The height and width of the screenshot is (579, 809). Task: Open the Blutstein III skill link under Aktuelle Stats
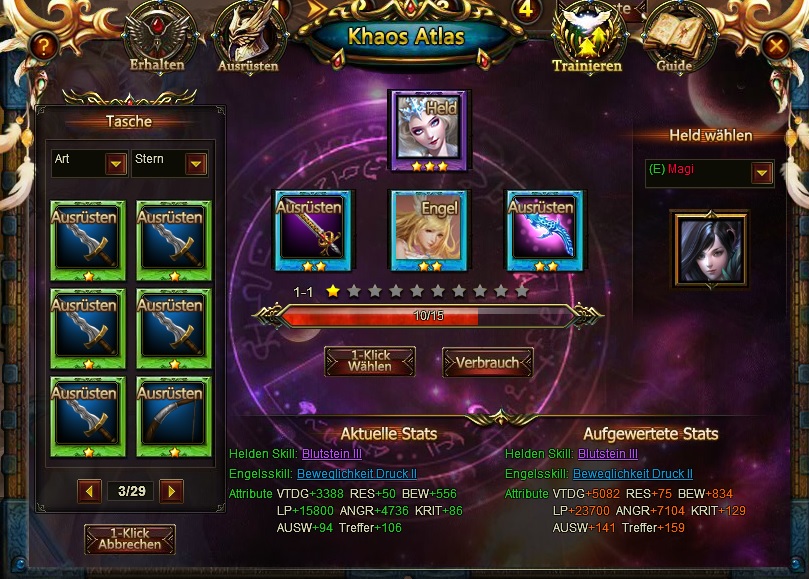click(x=331, y=454)
